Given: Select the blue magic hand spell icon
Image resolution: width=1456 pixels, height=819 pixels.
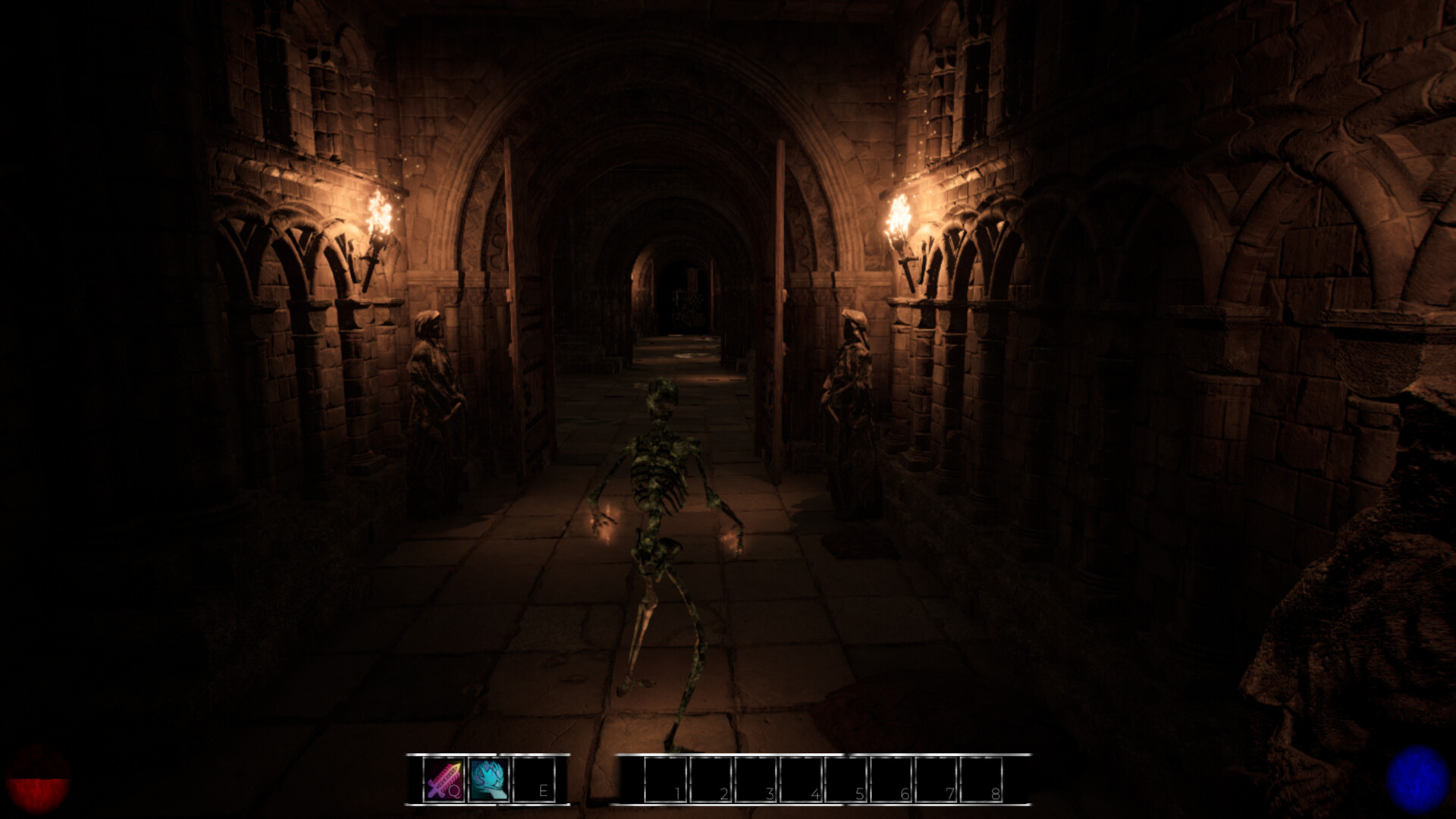Looking at the screenshot, I should (x=488, y=781).
